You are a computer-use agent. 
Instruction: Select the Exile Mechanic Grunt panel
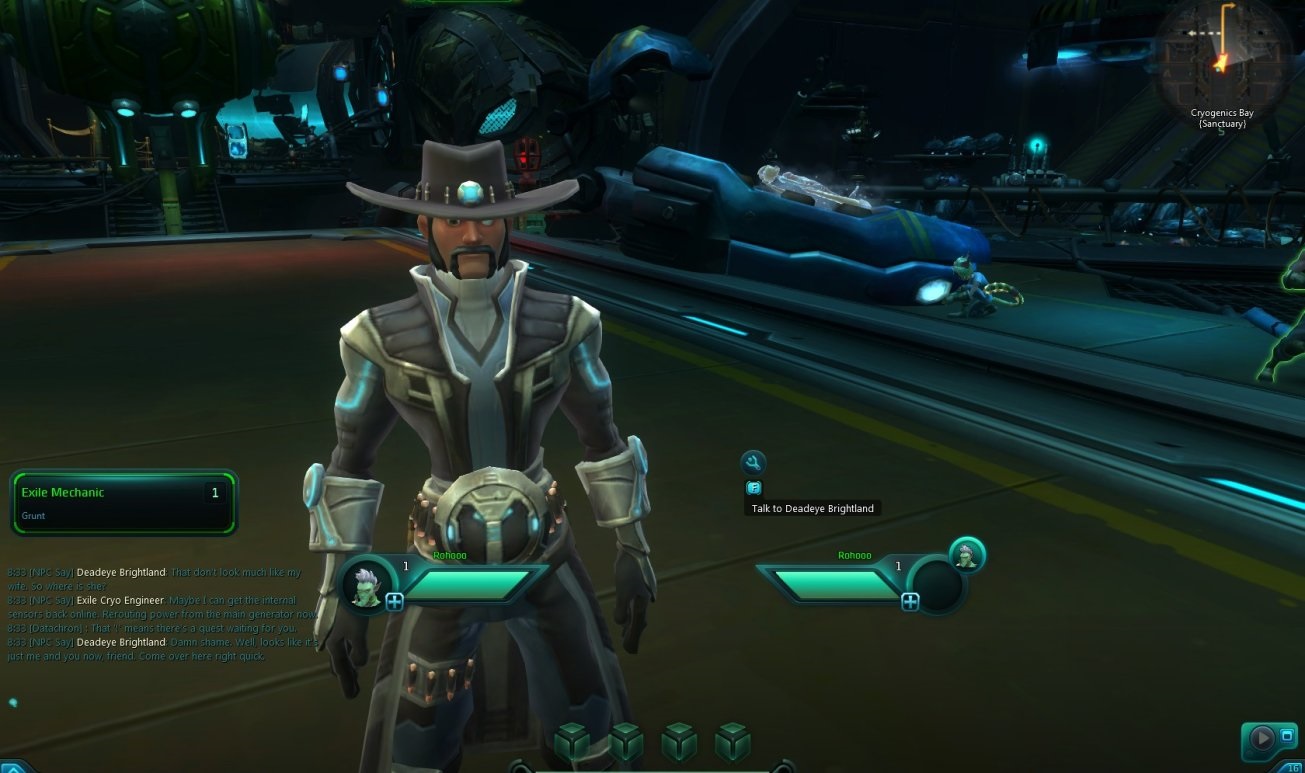pyautogui.click(x=123, y=502)
